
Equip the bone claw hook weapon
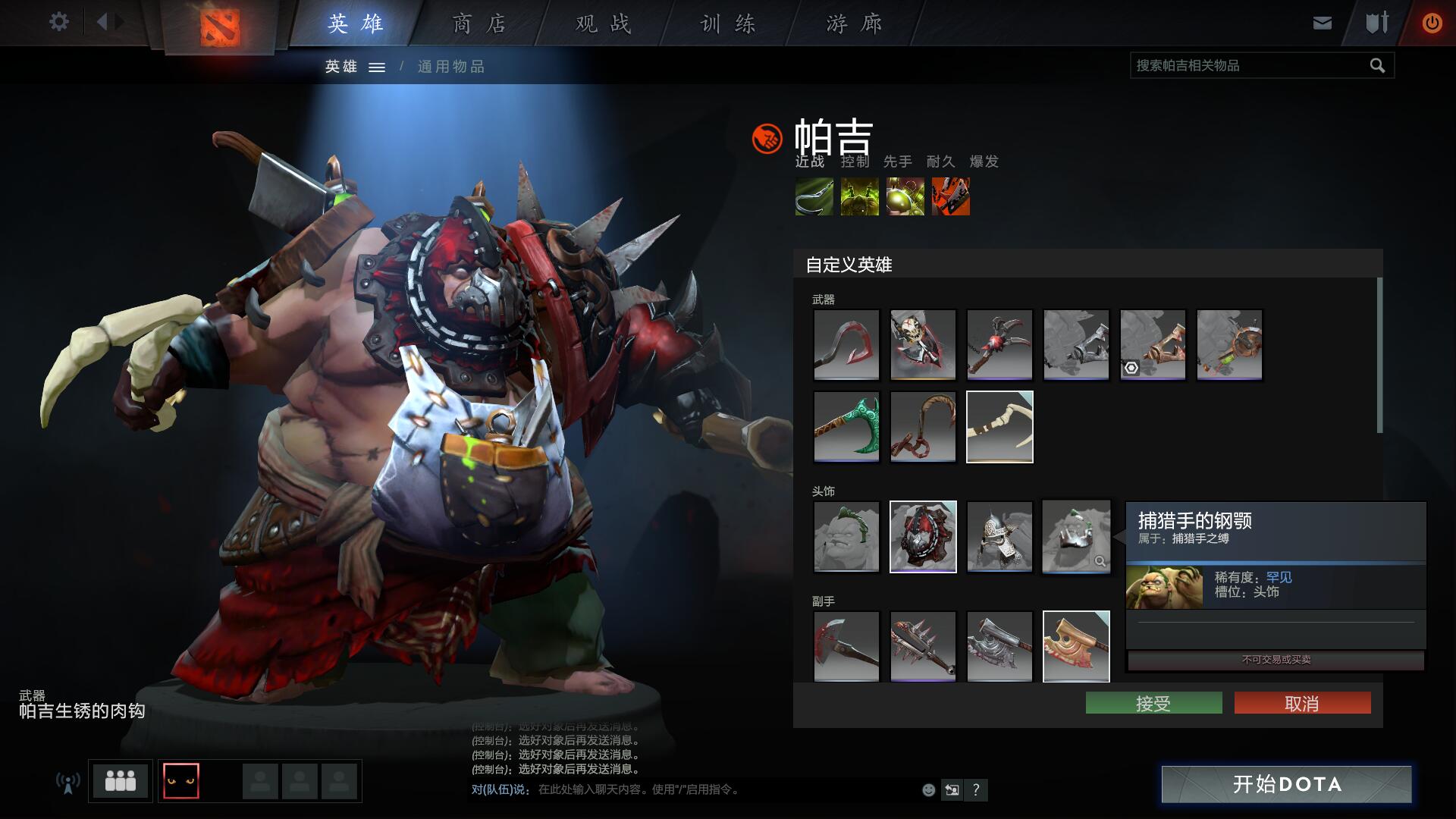[999, 426]
